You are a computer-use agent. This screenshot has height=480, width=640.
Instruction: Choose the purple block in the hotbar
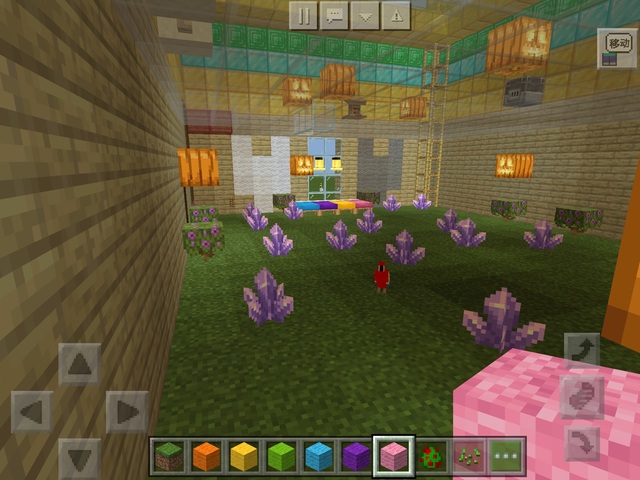[355, 457]
